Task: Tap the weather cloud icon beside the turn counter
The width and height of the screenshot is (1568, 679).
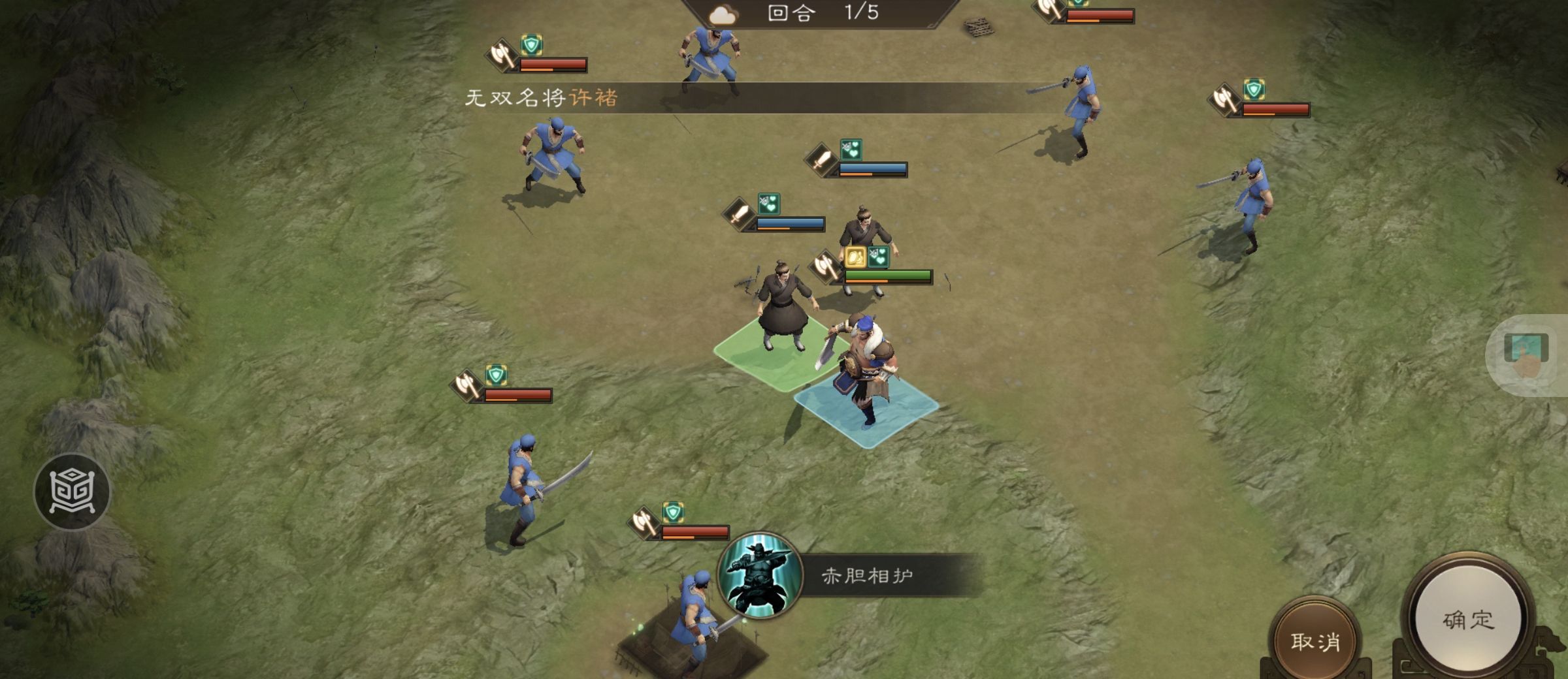Action: [723, 14]
